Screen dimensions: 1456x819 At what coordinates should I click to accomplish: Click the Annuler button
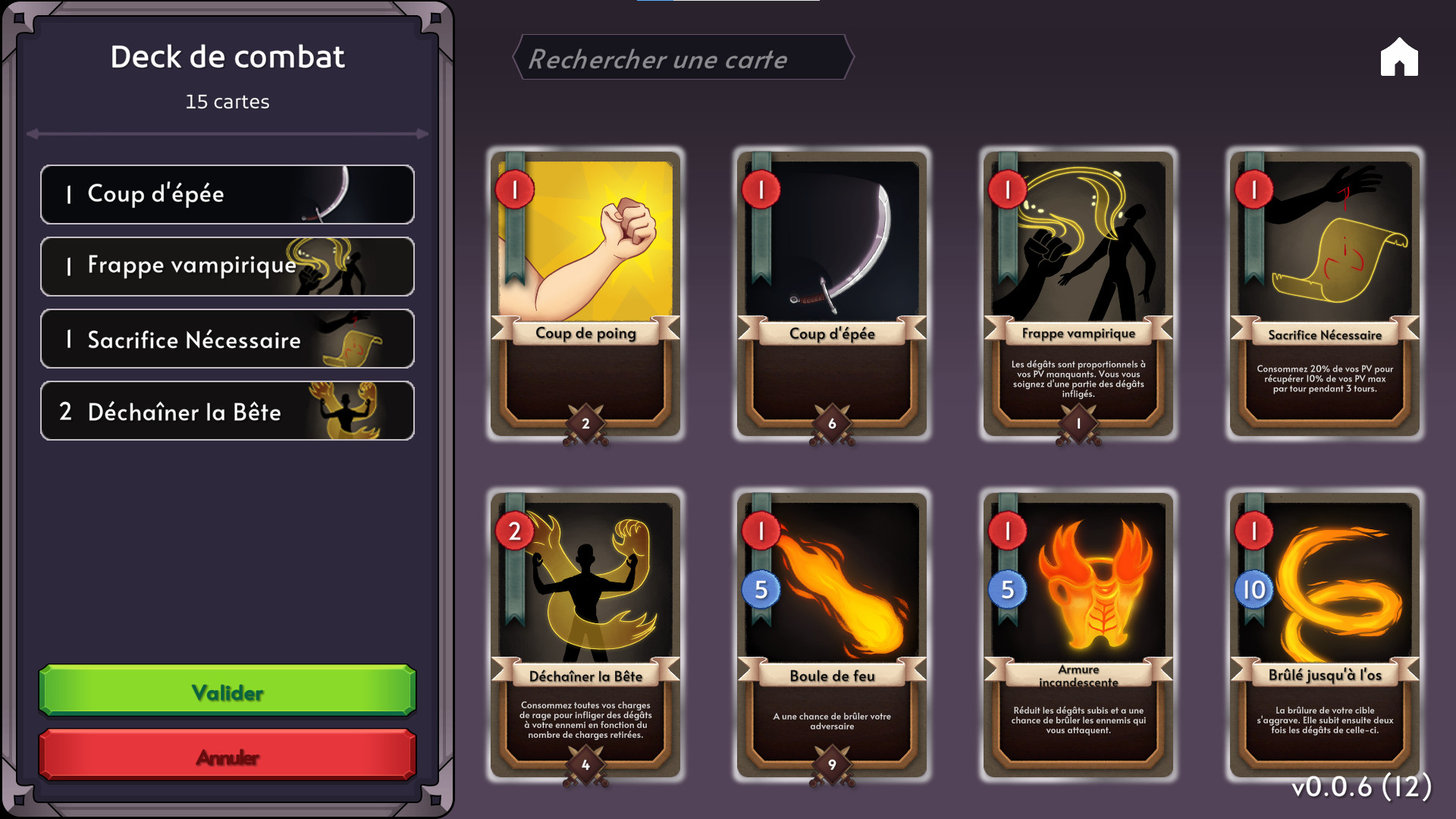[227, 755]
